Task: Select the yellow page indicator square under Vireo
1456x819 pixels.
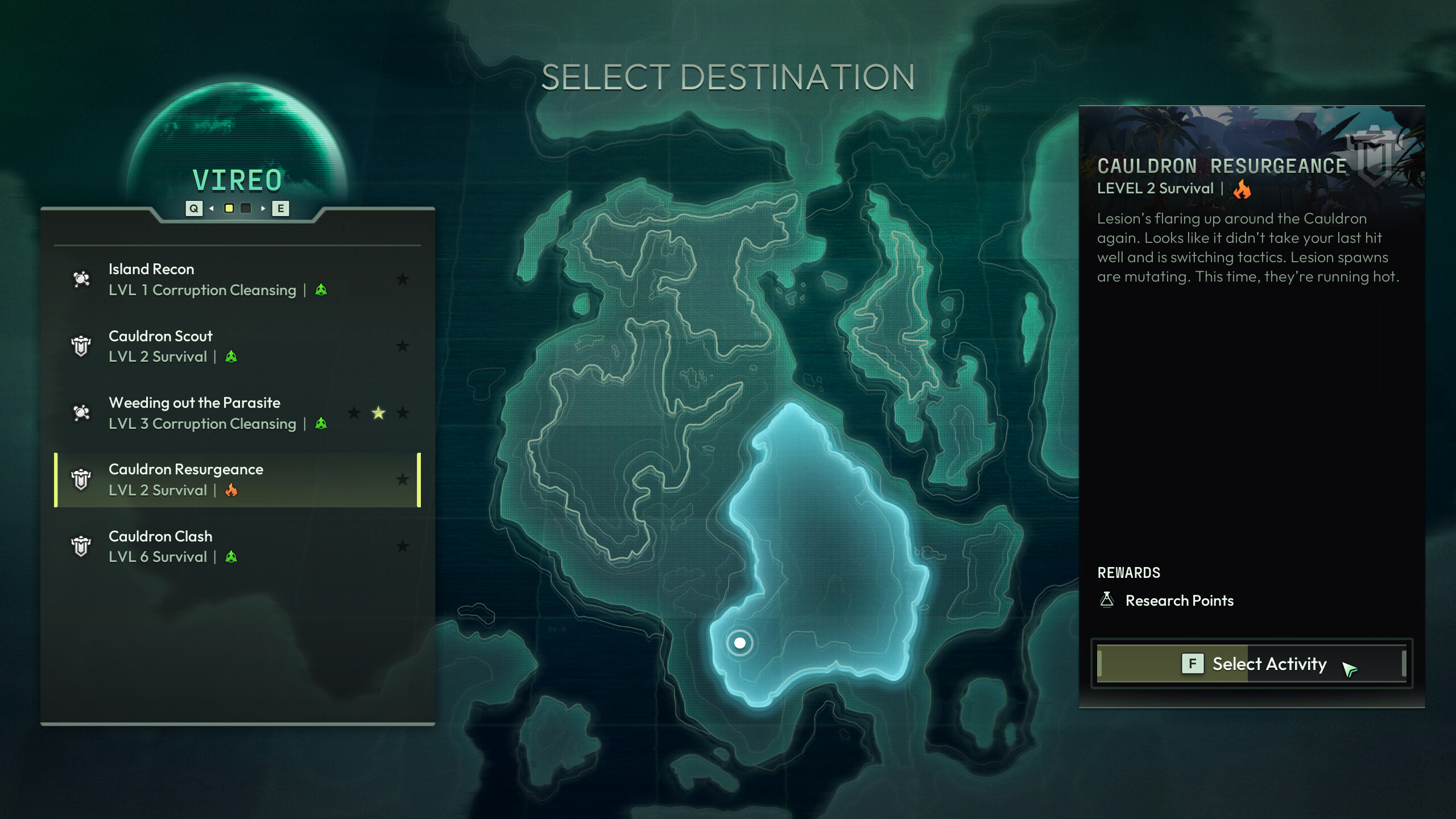Action: coord(229,209)
